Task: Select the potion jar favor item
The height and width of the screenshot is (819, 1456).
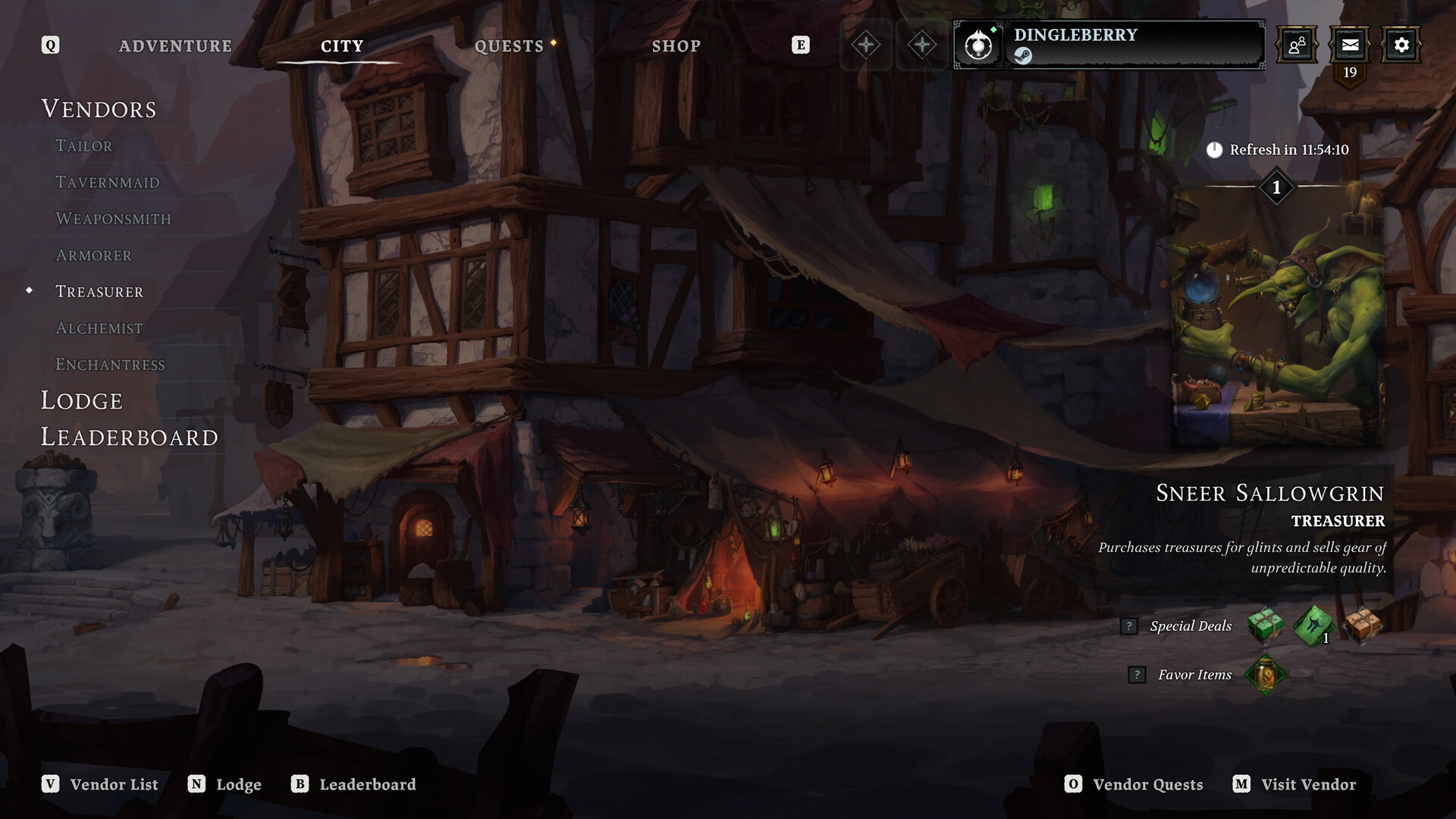Action: pyautogui.click(x=1265, y=674)
